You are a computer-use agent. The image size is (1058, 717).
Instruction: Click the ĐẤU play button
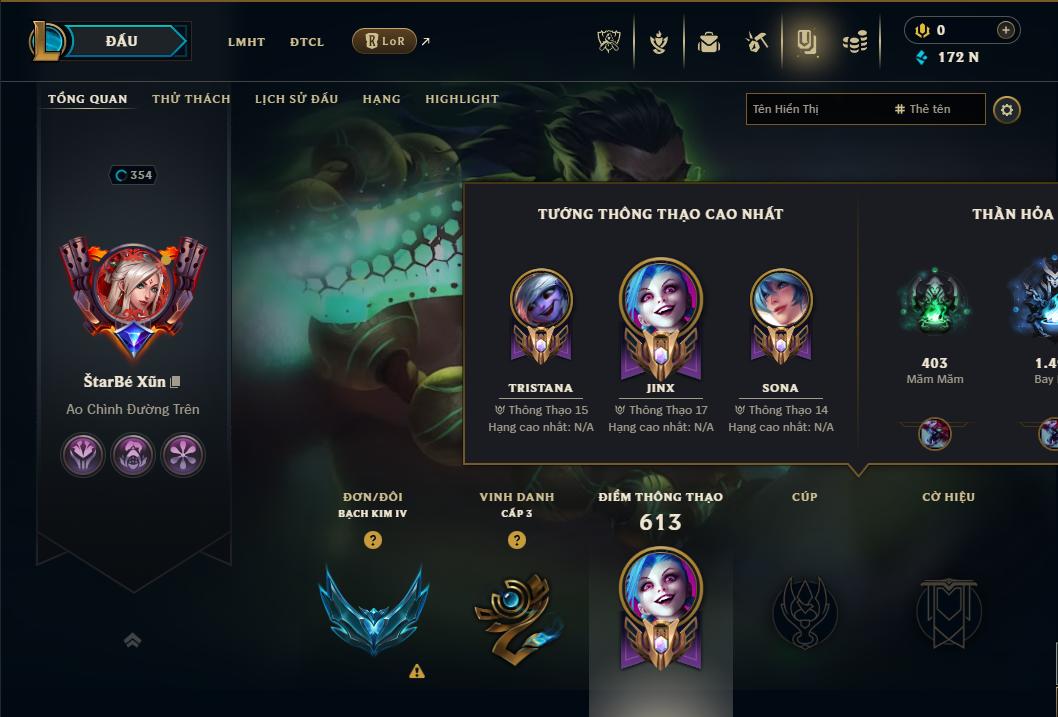point(122,41)
